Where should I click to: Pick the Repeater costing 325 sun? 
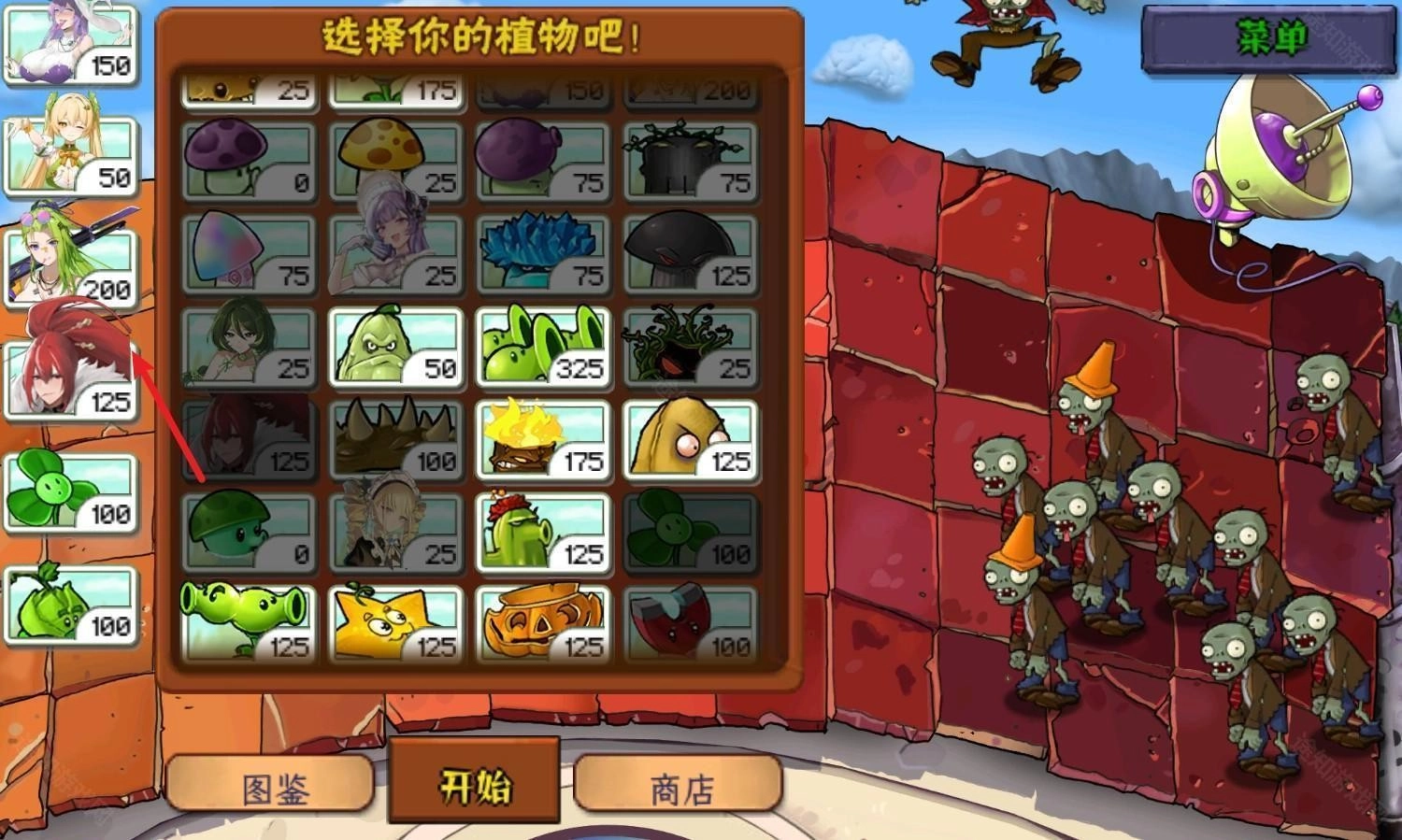542,344
